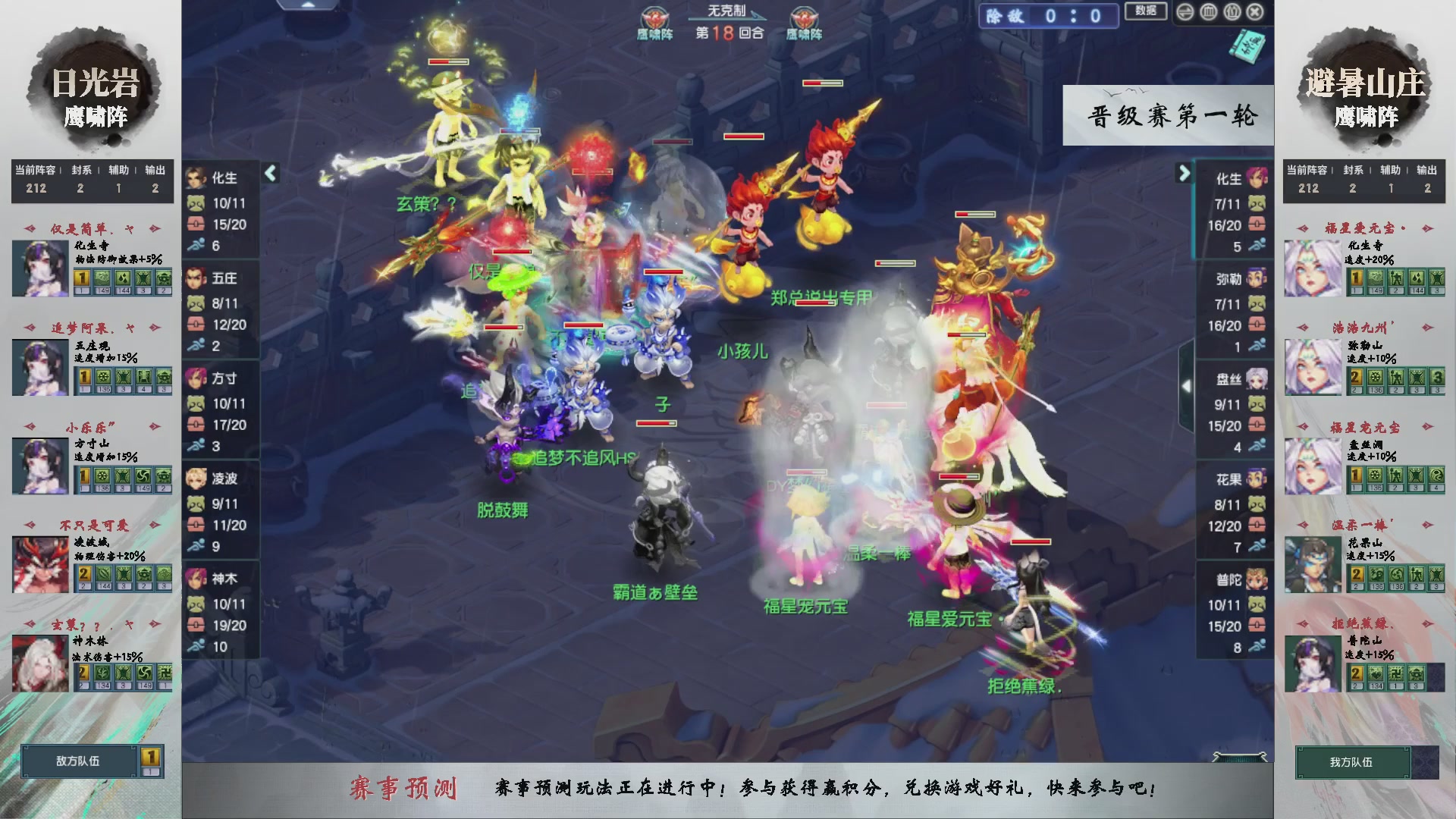This screenshot has height=819, width=1456.
Task: Click the seal icon under 弥勒 showing 7/11
Action: [1256, 303]
